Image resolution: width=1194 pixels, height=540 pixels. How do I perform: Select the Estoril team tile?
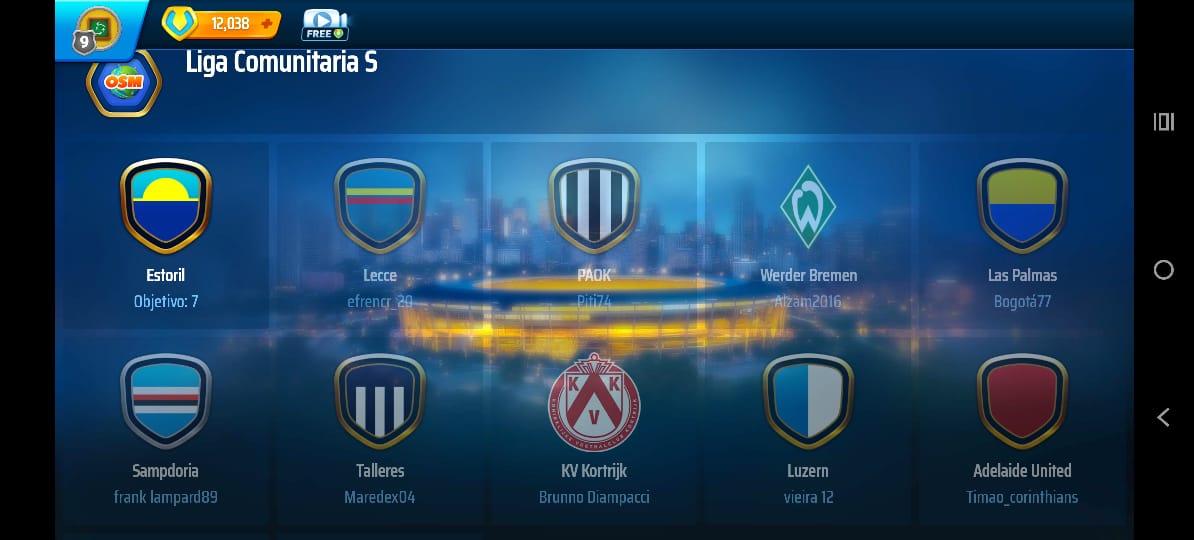click(166, 234)
